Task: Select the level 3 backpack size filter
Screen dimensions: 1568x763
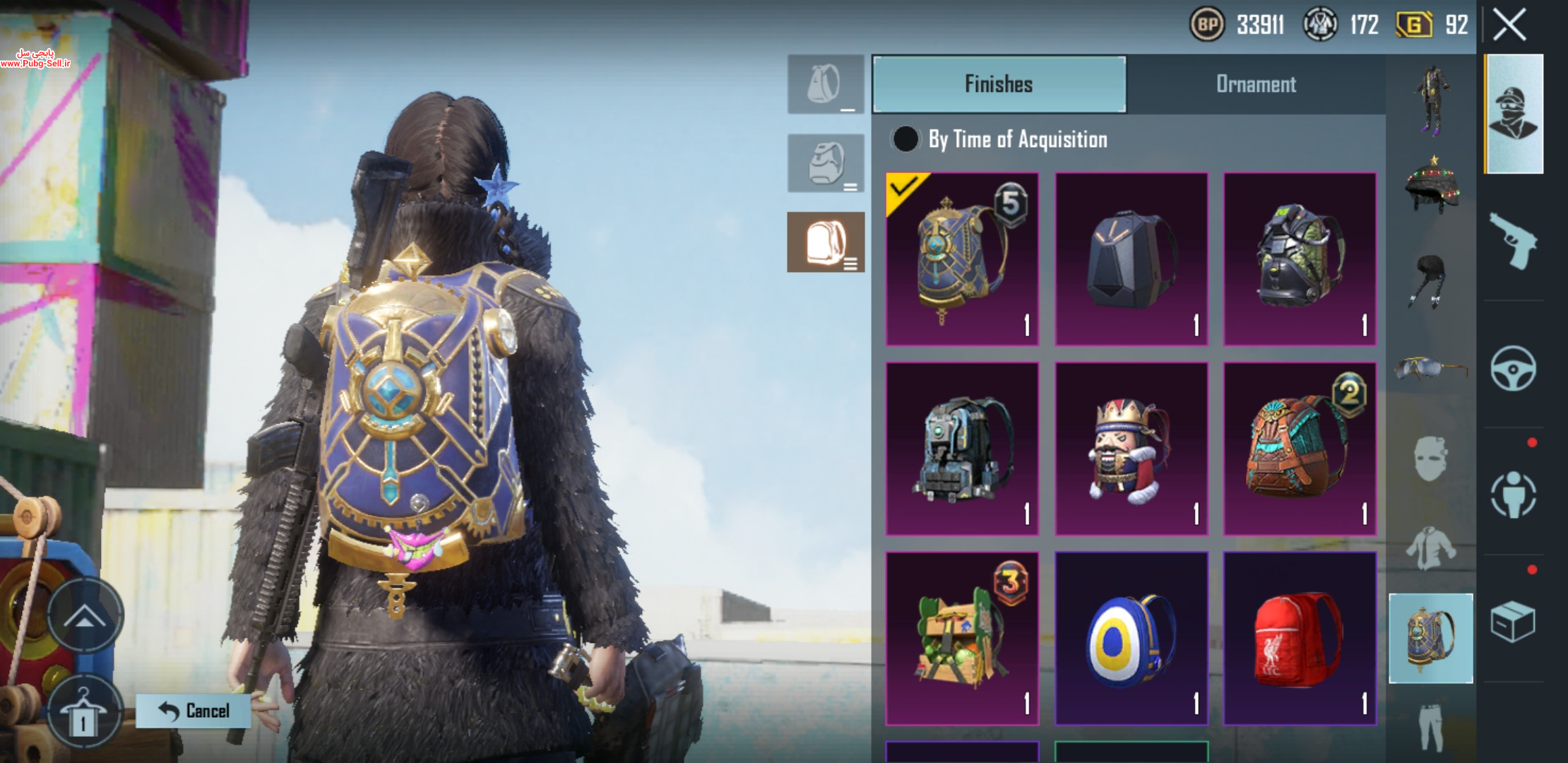Action: coord(826,242)
